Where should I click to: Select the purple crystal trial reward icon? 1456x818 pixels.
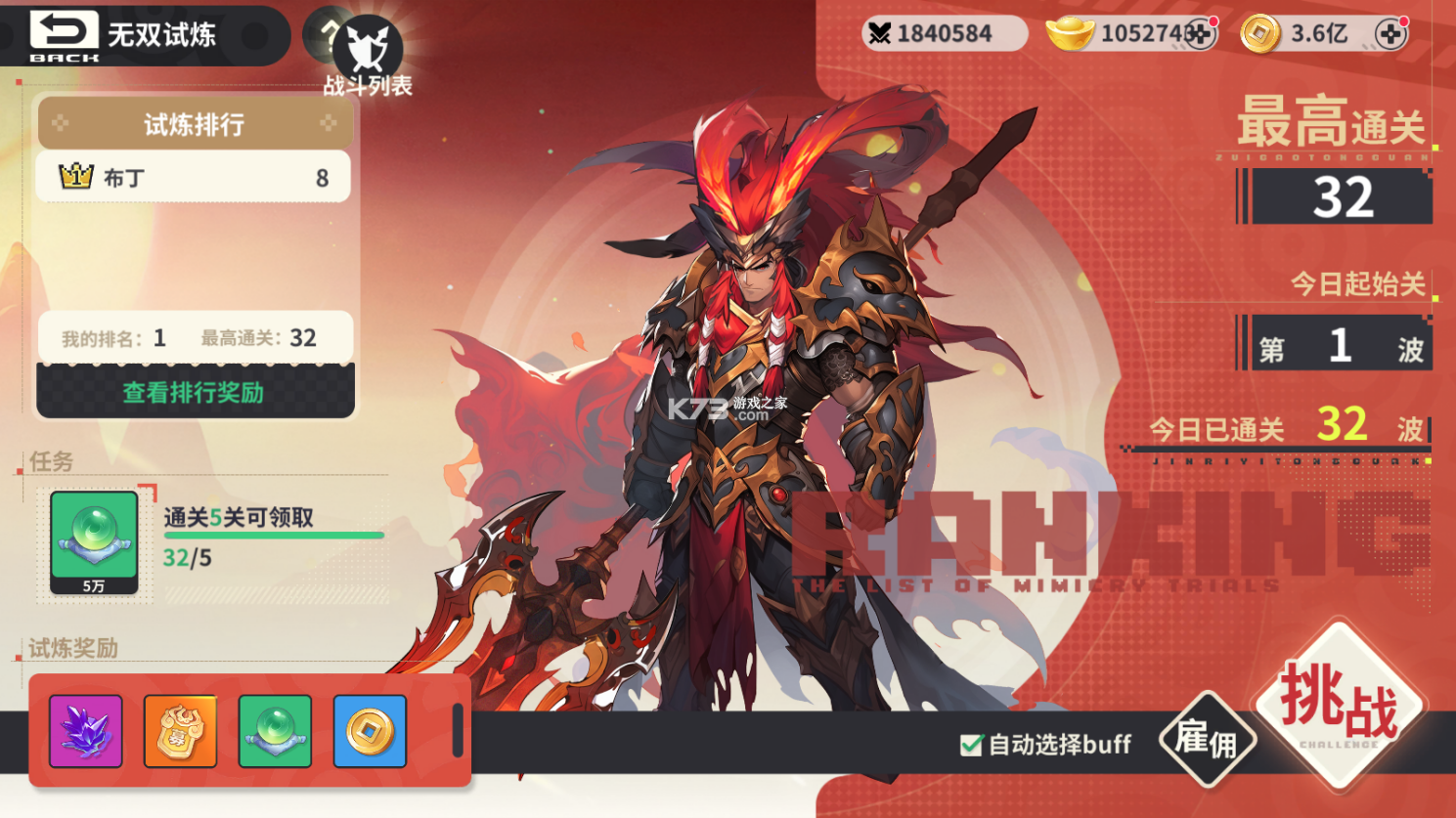[84, 730]
